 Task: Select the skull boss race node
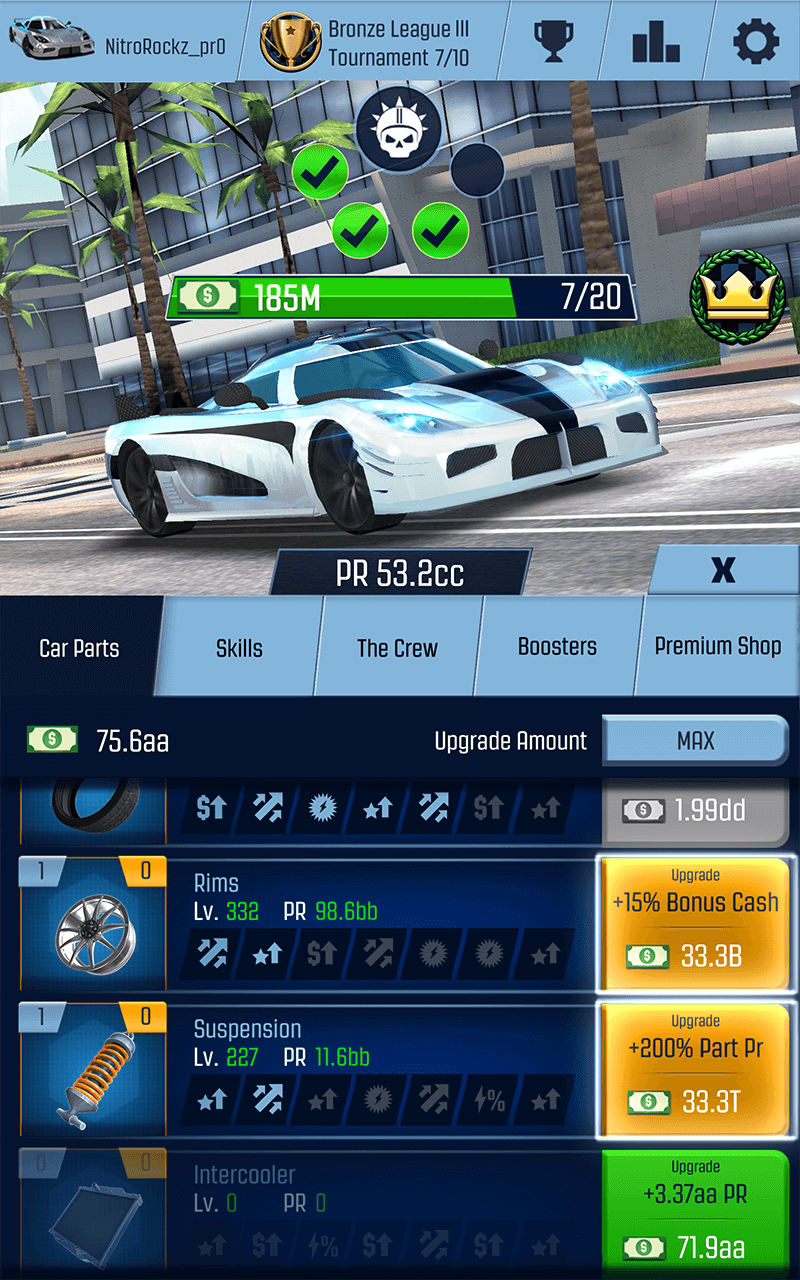(x=400, y=130)
